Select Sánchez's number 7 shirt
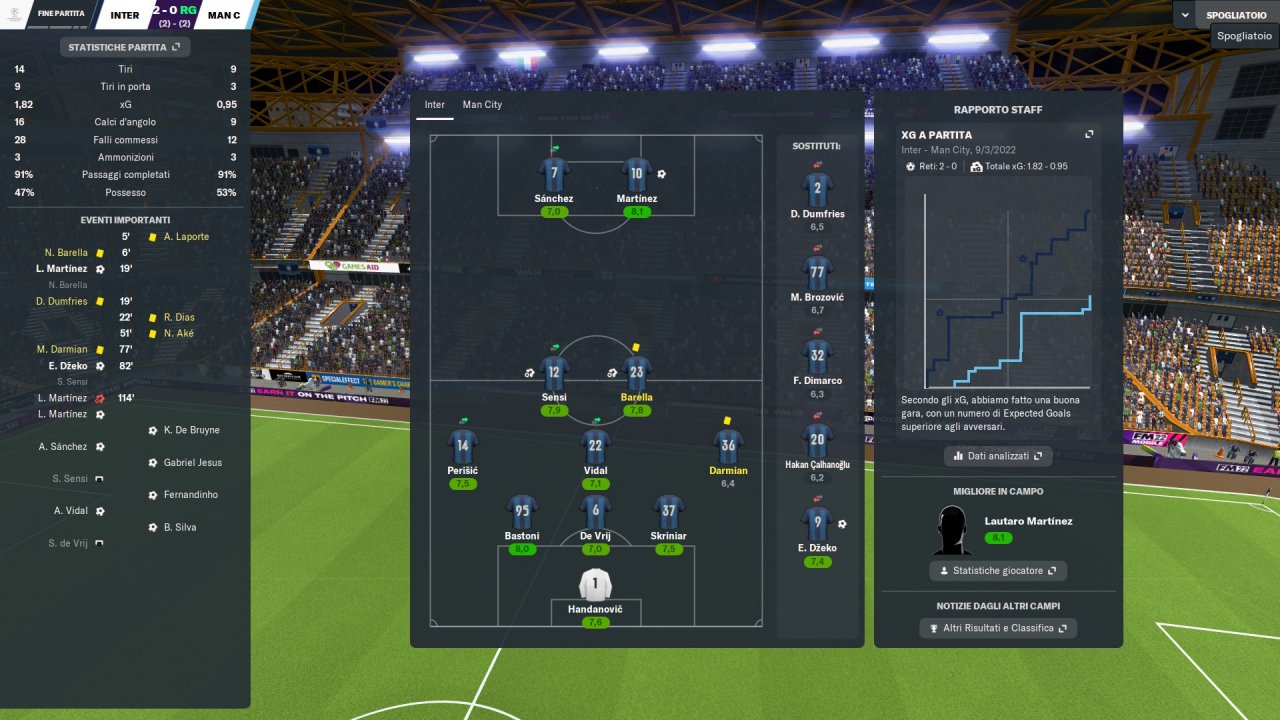 point(554,175)
